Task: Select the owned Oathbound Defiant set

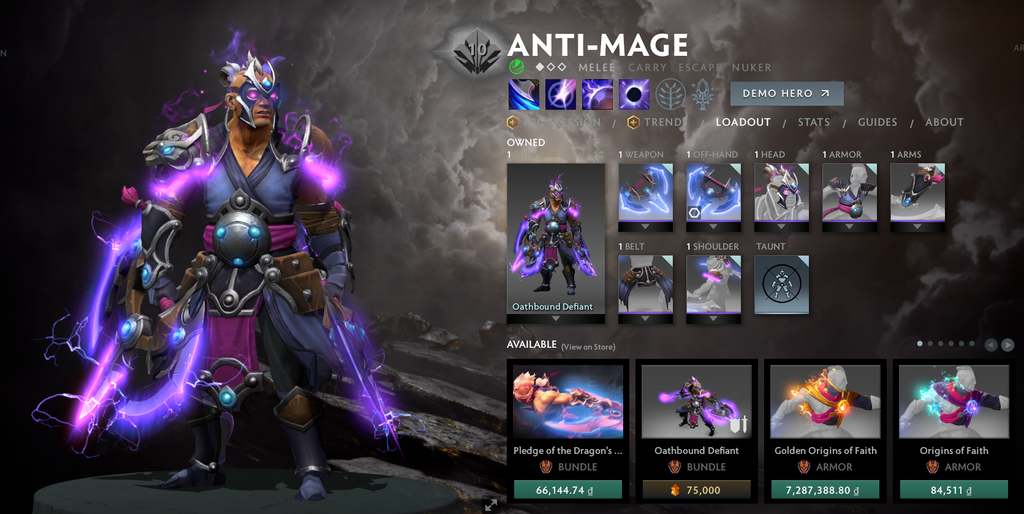Action: 555,238
